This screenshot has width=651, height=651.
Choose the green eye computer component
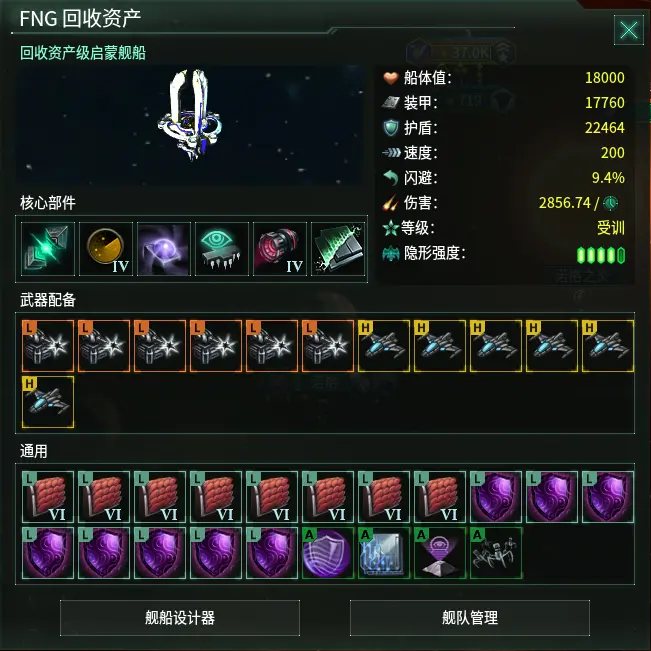[222, 249]
